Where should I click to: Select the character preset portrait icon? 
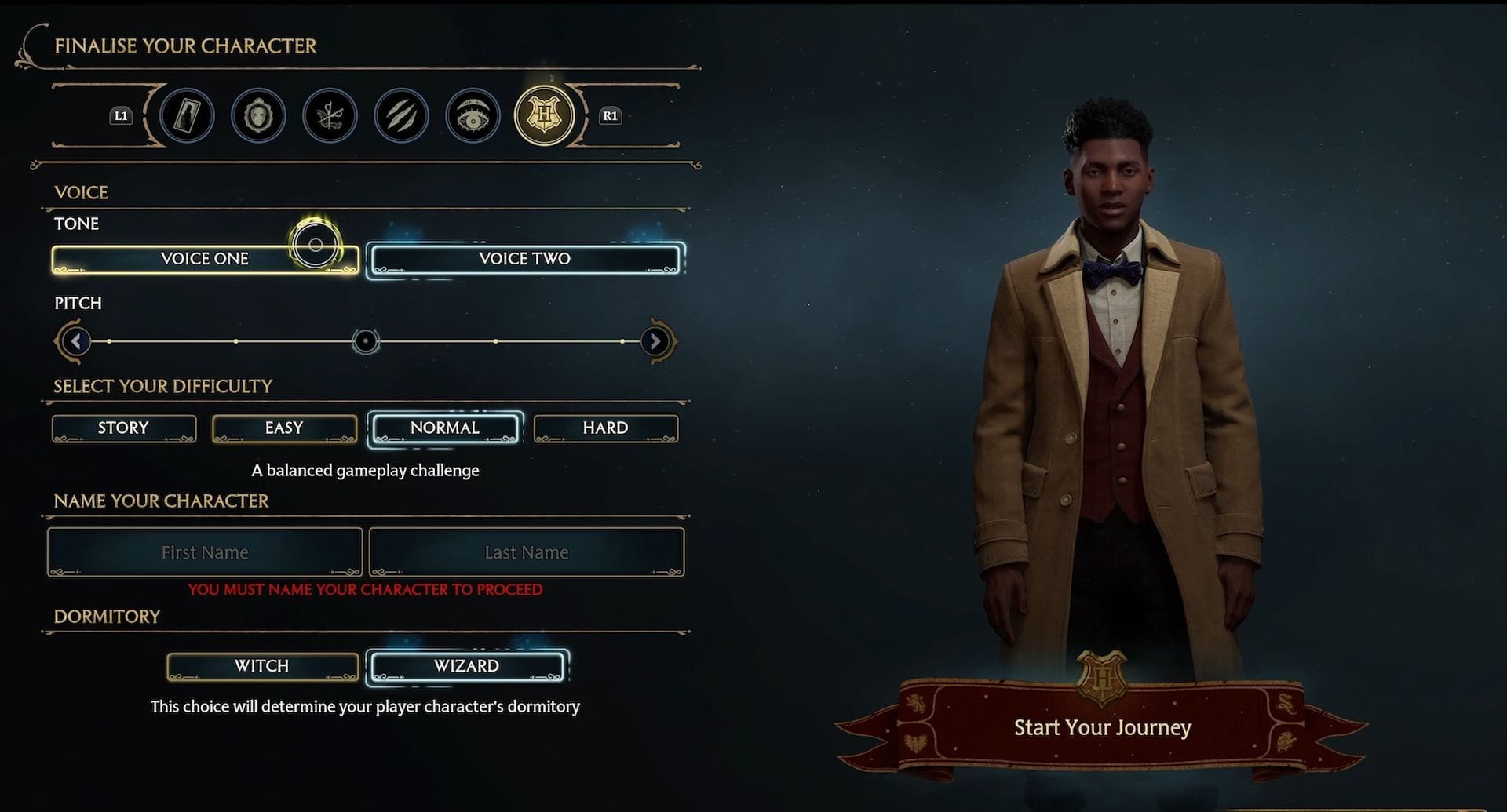(x=188, y=115)
